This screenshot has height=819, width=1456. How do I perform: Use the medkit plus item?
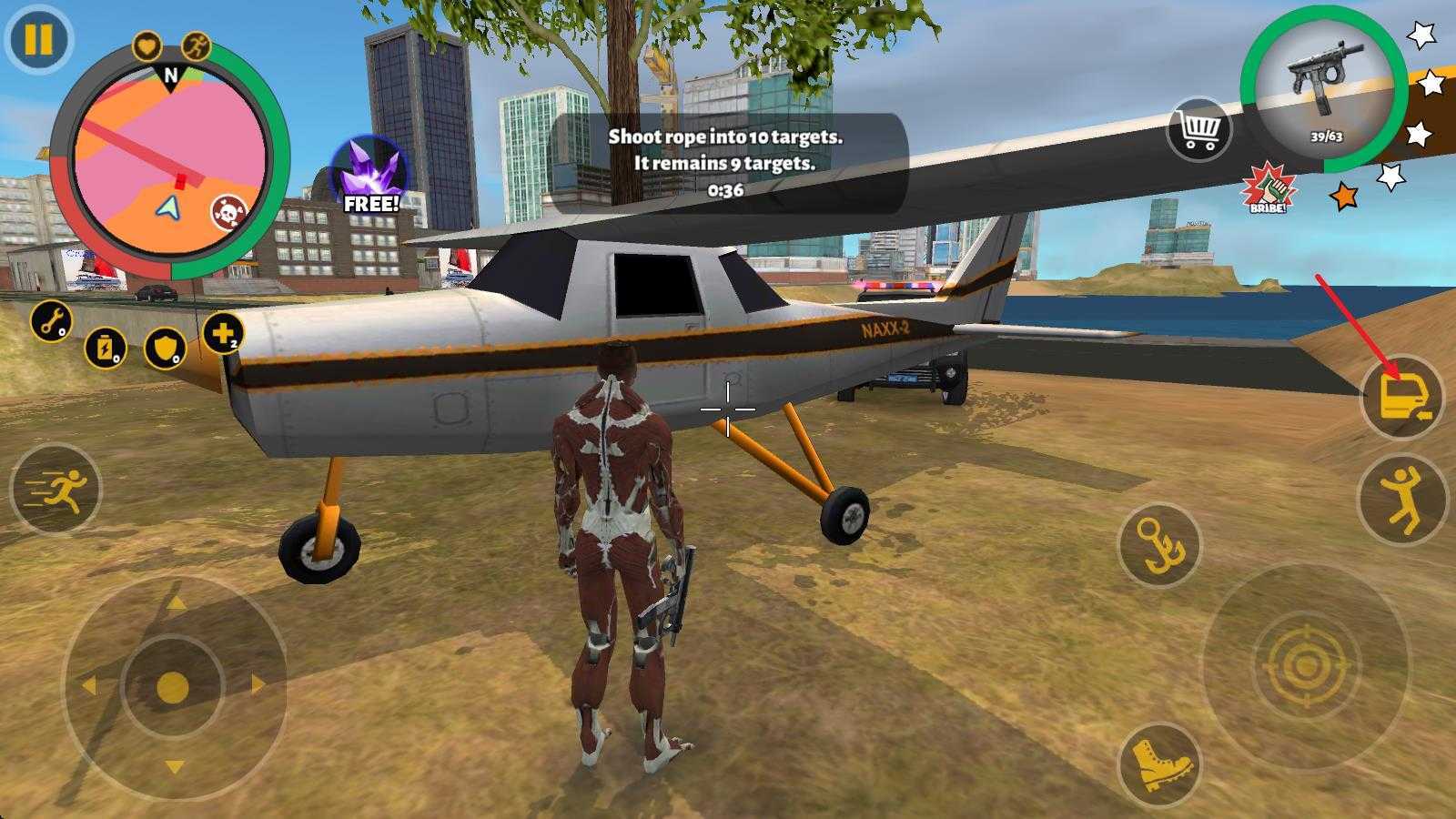223,334
